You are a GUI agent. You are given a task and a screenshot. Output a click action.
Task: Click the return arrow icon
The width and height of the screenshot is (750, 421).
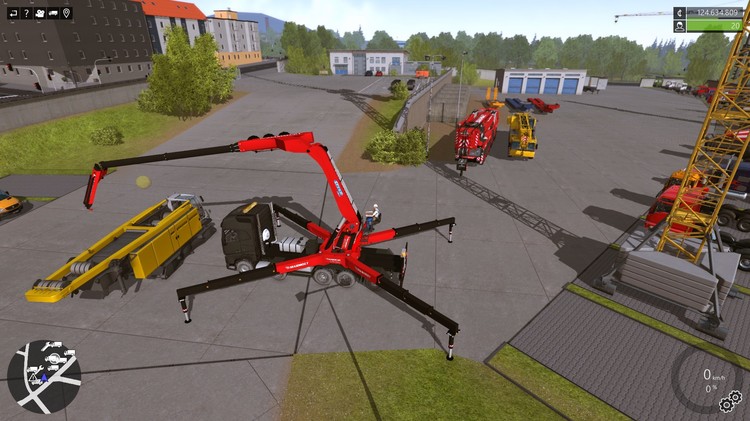click(x=11, y=13)
